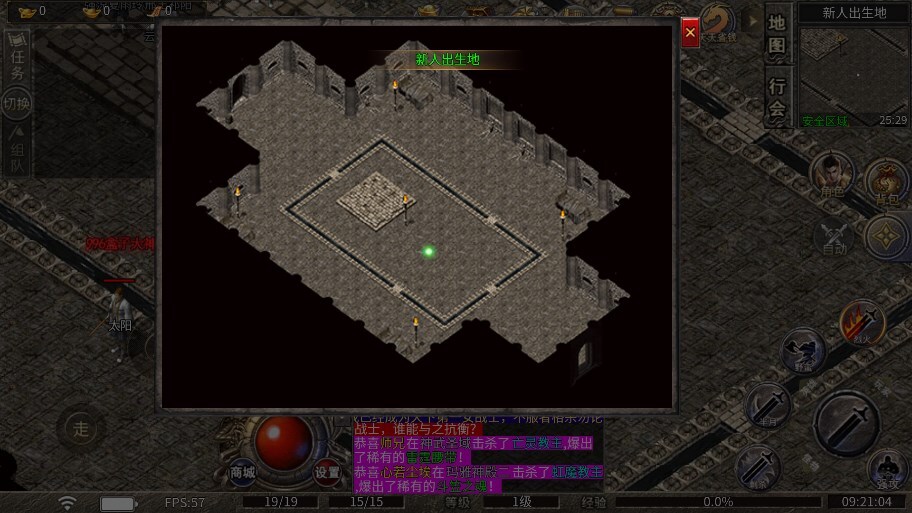
Task: Tap the large basic sword attack button
Action: pos(846,422)
